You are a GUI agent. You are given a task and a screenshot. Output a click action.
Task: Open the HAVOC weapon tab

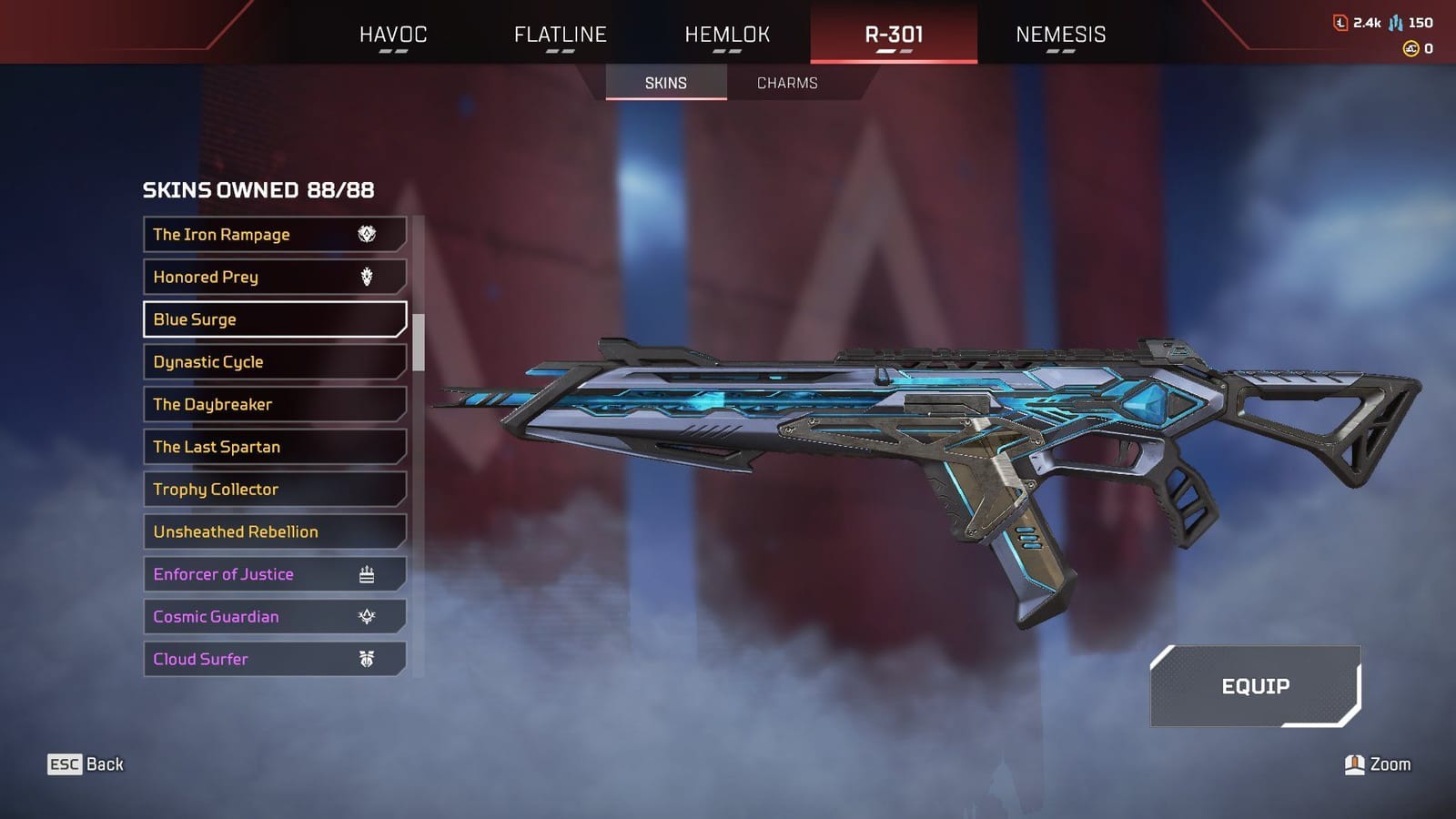pos(393,34)
